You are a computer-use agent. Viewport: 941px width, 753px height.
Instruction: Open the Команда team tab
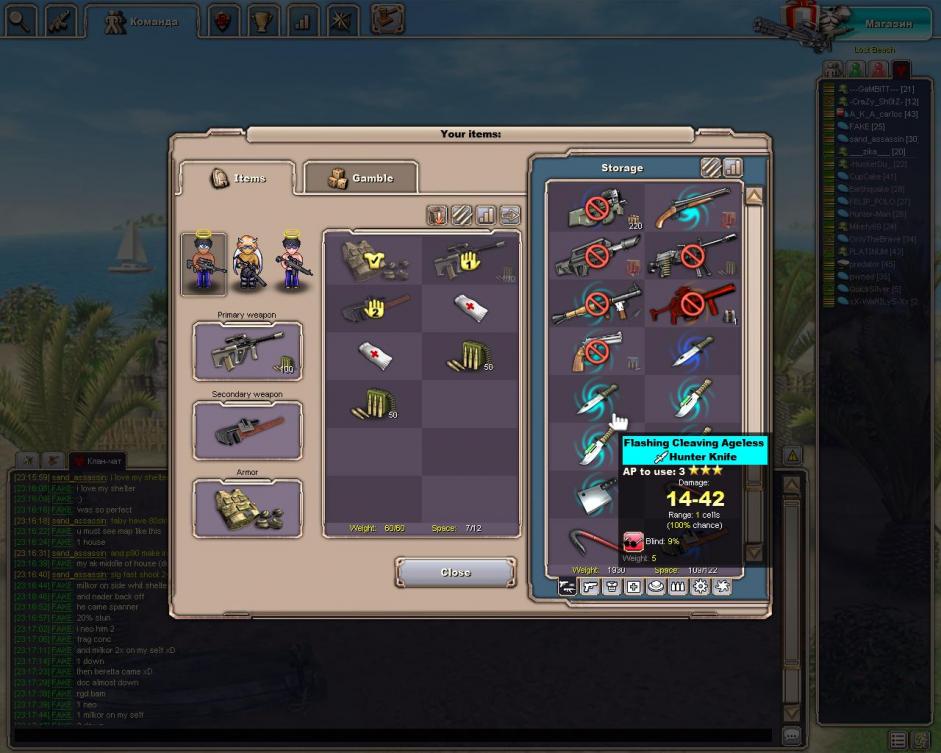coord(143,21)
